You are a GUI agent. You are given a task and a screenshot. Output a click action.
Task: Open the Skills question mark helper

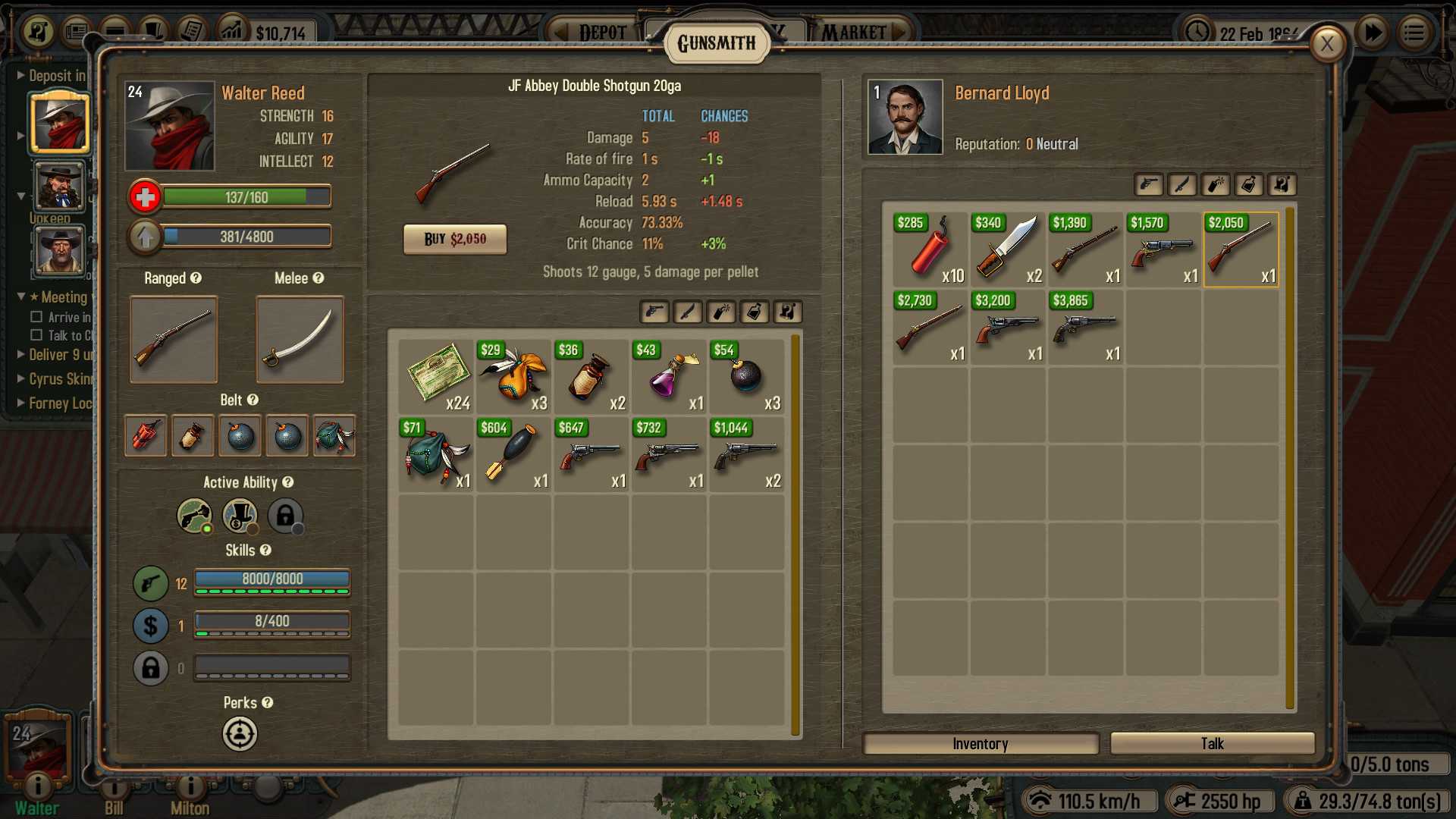265,551
